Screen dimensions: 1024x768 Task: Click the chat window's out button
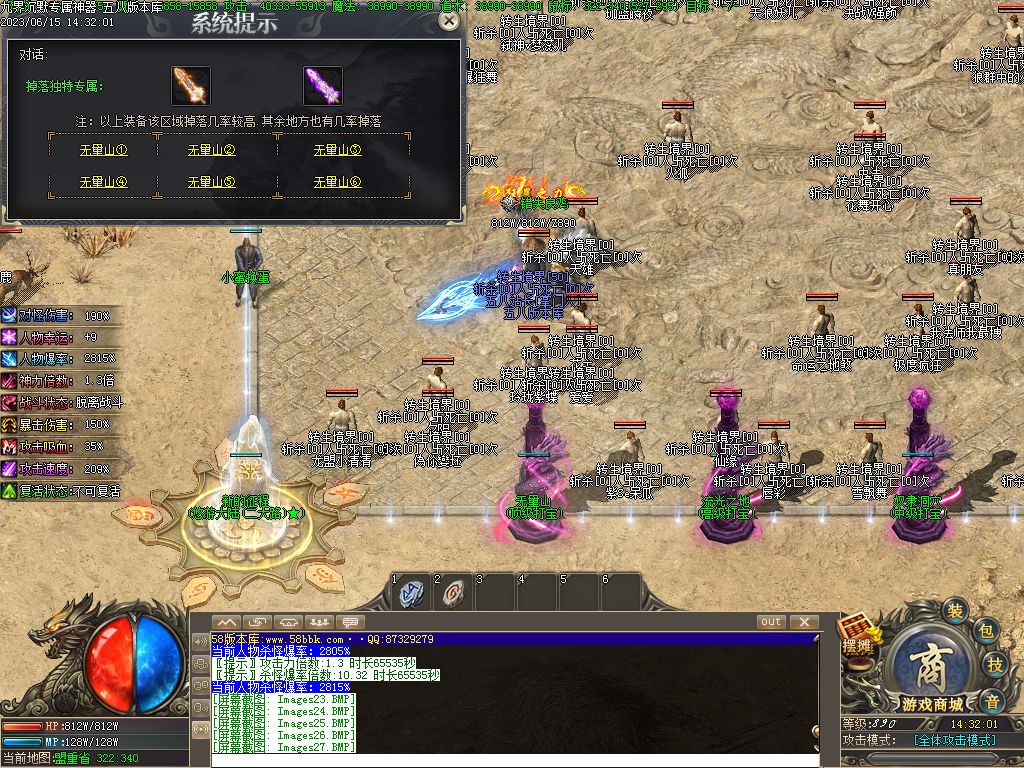tap(771, 622)
